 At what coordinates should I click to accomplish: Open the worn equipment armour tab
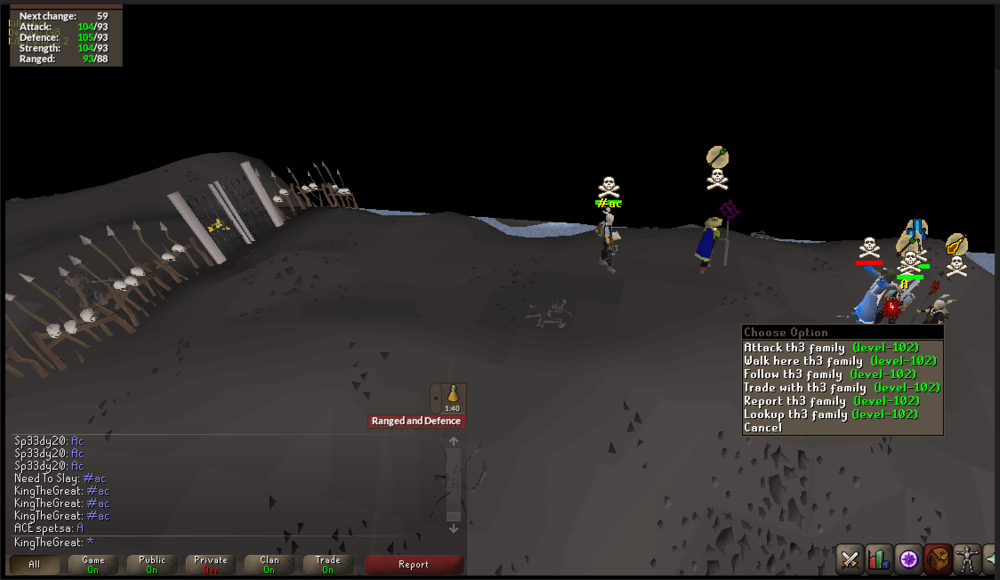(967, 558)
